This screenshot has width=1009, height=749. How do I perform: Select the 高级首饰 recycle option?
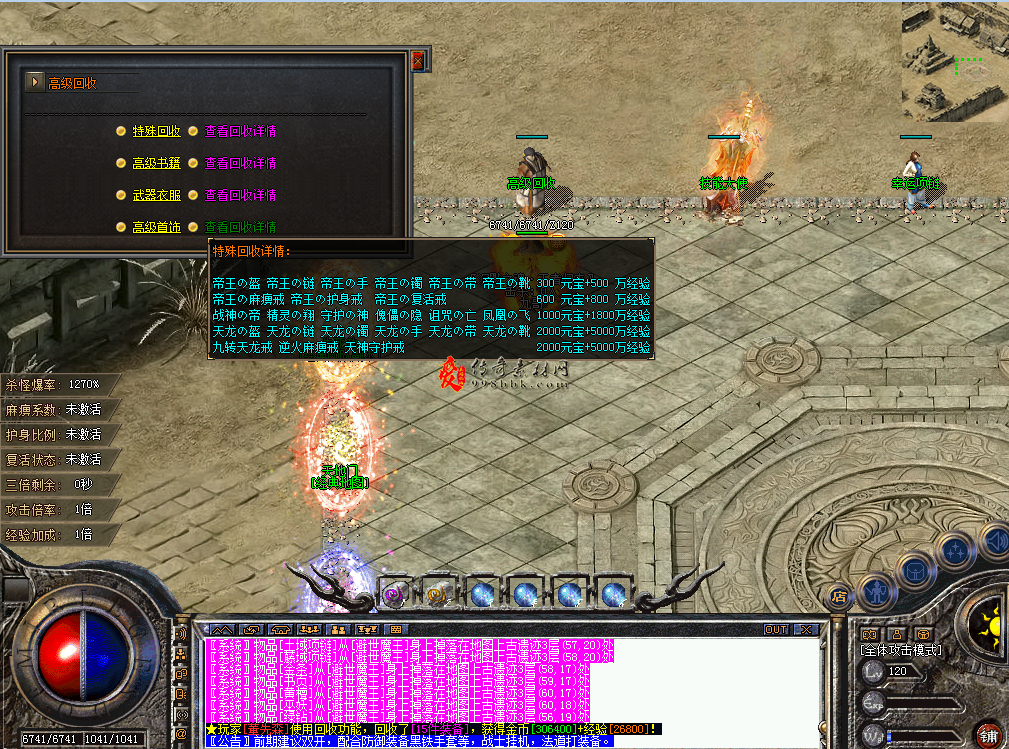156,227
